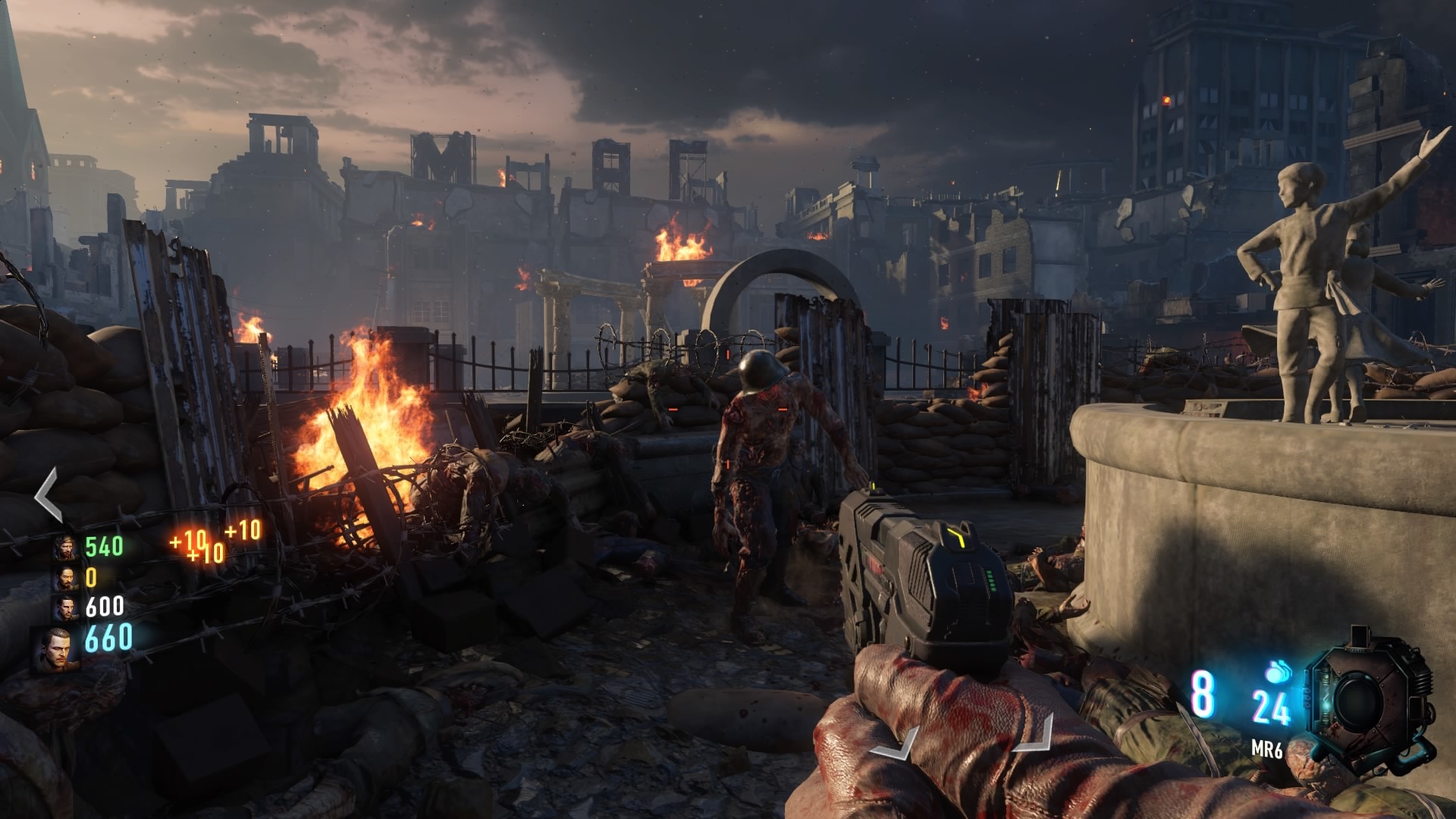
Task: Select the player portrait beside score 0
Action: [67, 578]
